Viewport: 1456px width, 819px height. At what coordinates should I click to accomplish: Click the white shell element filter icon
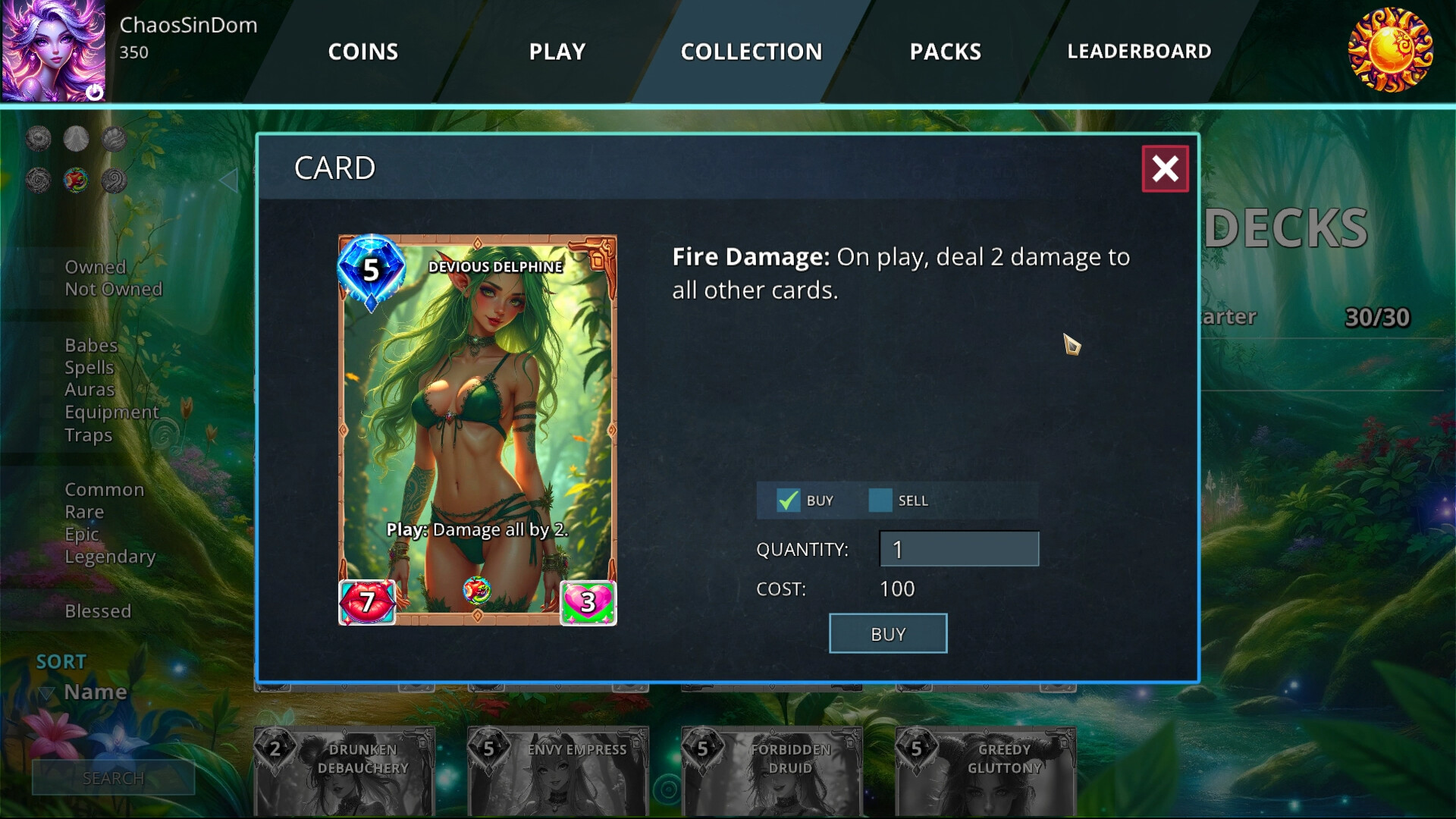tap(77, 139)
